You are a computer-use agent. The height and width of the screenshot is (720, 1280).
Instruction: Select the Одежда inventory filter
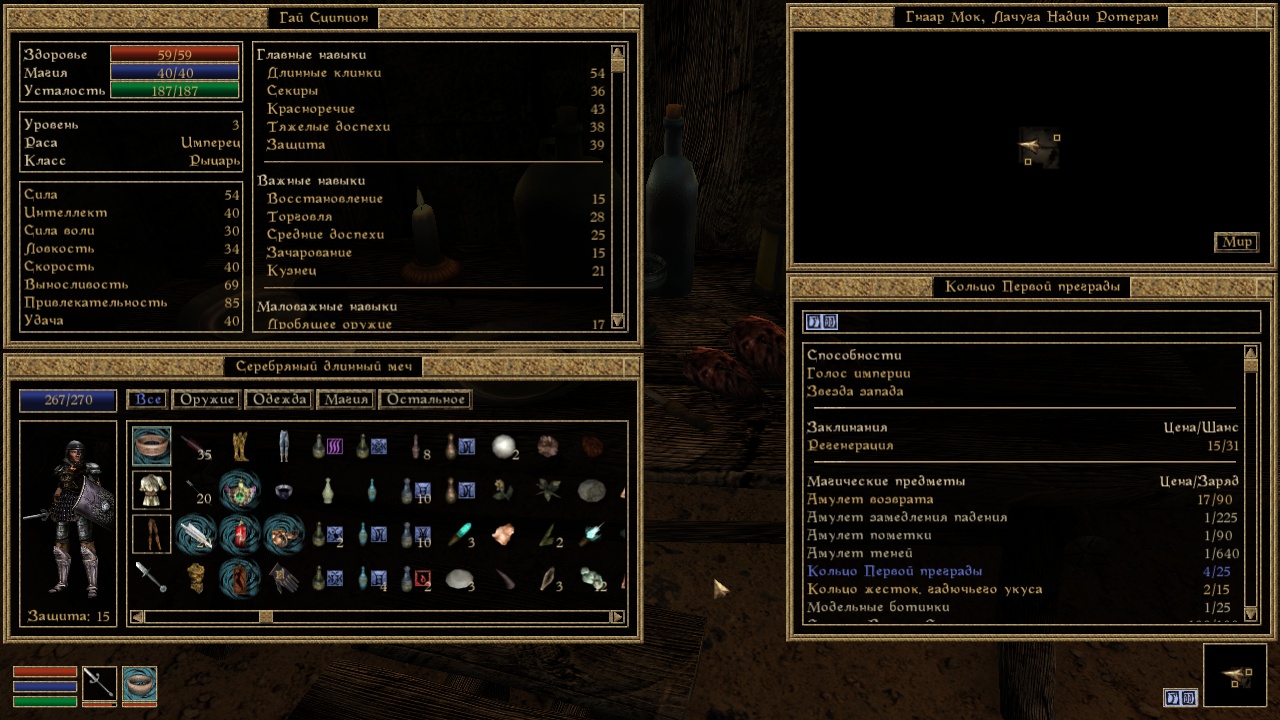[279, 400]
